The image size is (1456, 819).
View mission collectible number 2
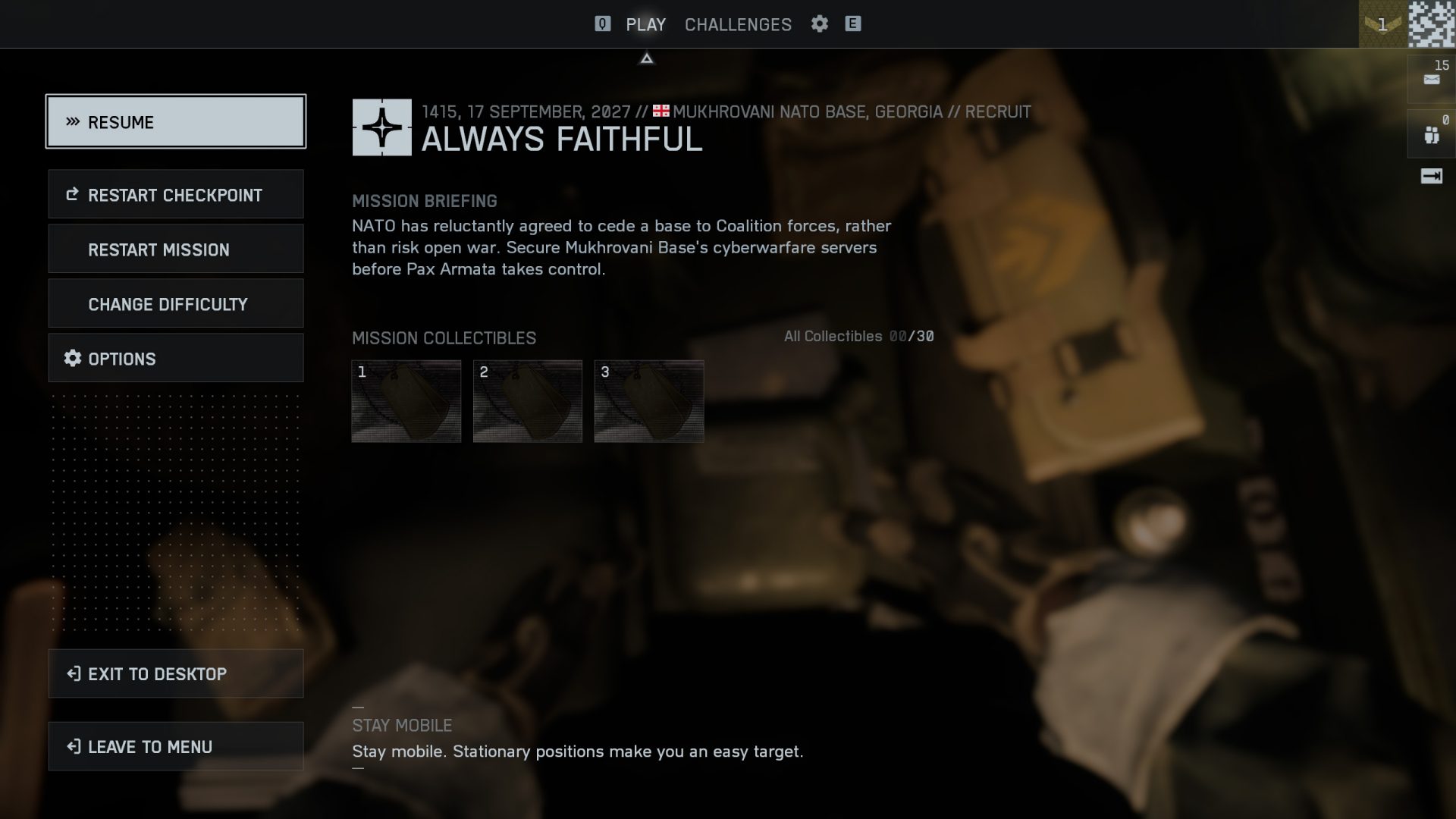pyautogui.click(x=528, y=401)
